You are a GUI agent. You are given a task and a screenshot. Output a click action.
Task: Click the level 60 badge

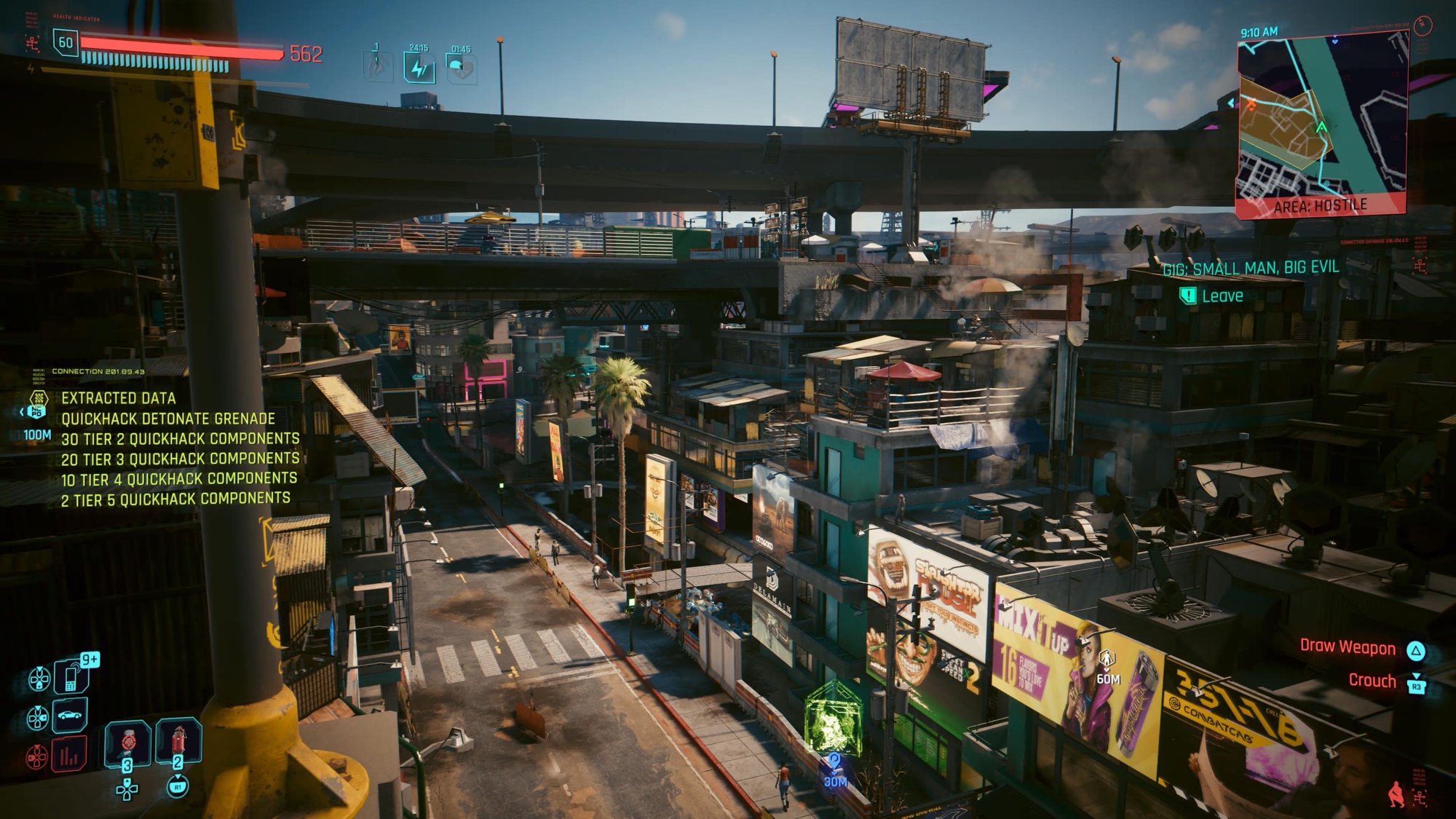[x=66, y=43]
